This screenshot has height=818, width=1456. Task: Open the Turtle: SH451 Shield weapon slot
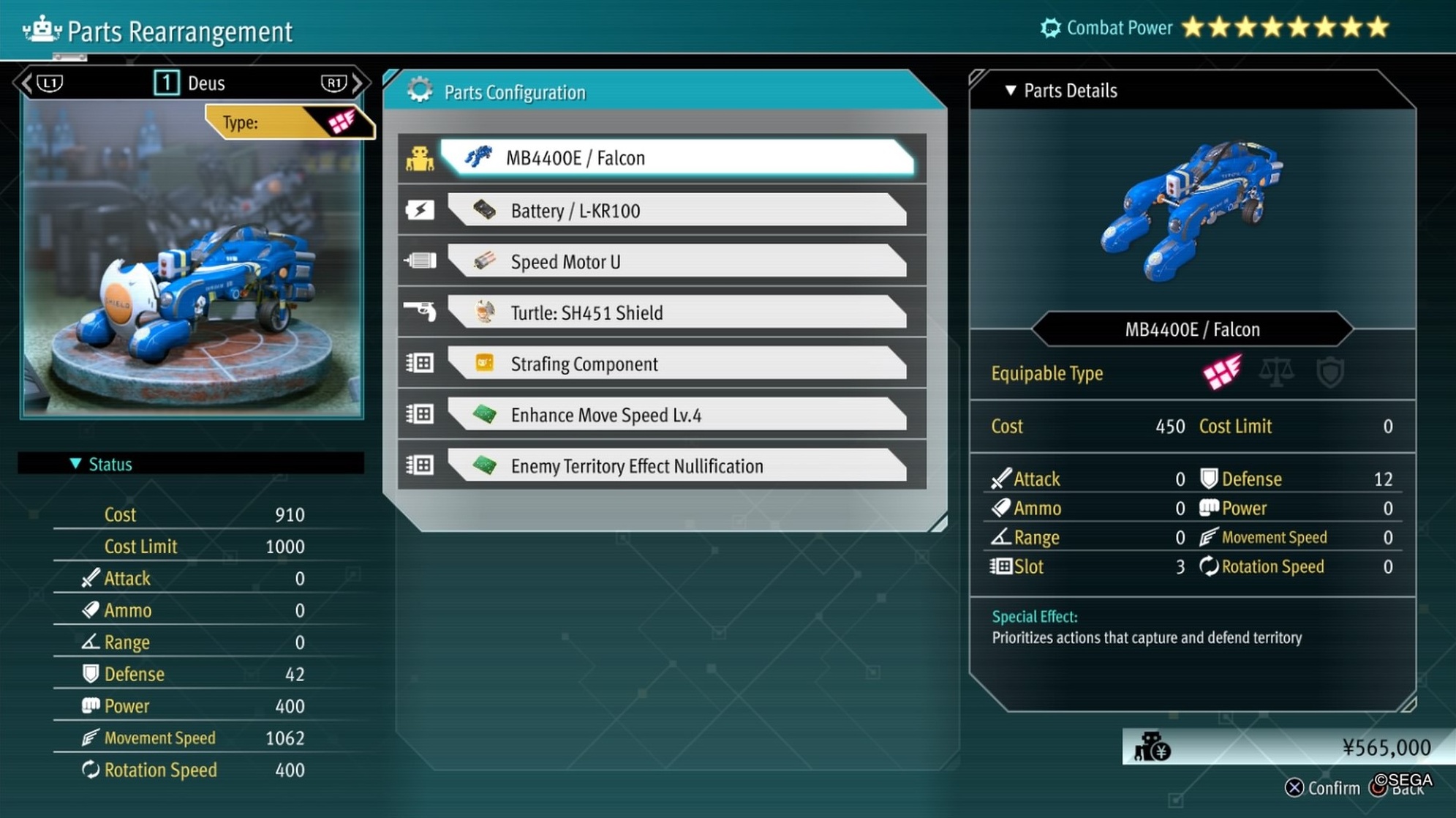(x=676, y=313)
